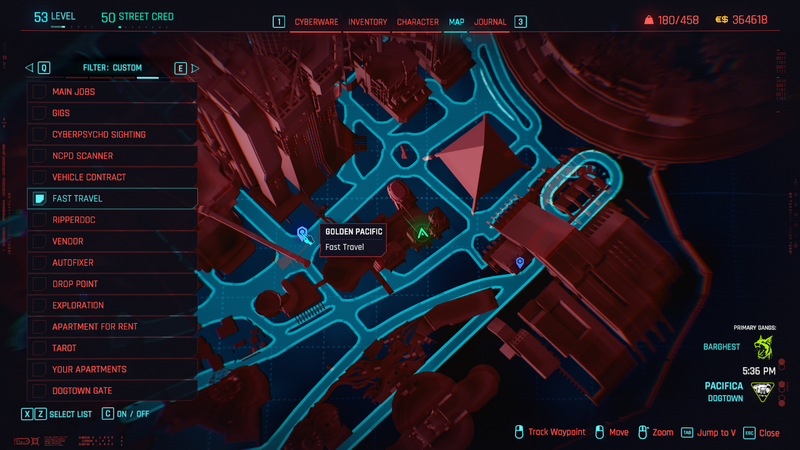Open the Journal tab

pyautogui.click(x=490, y=21)
